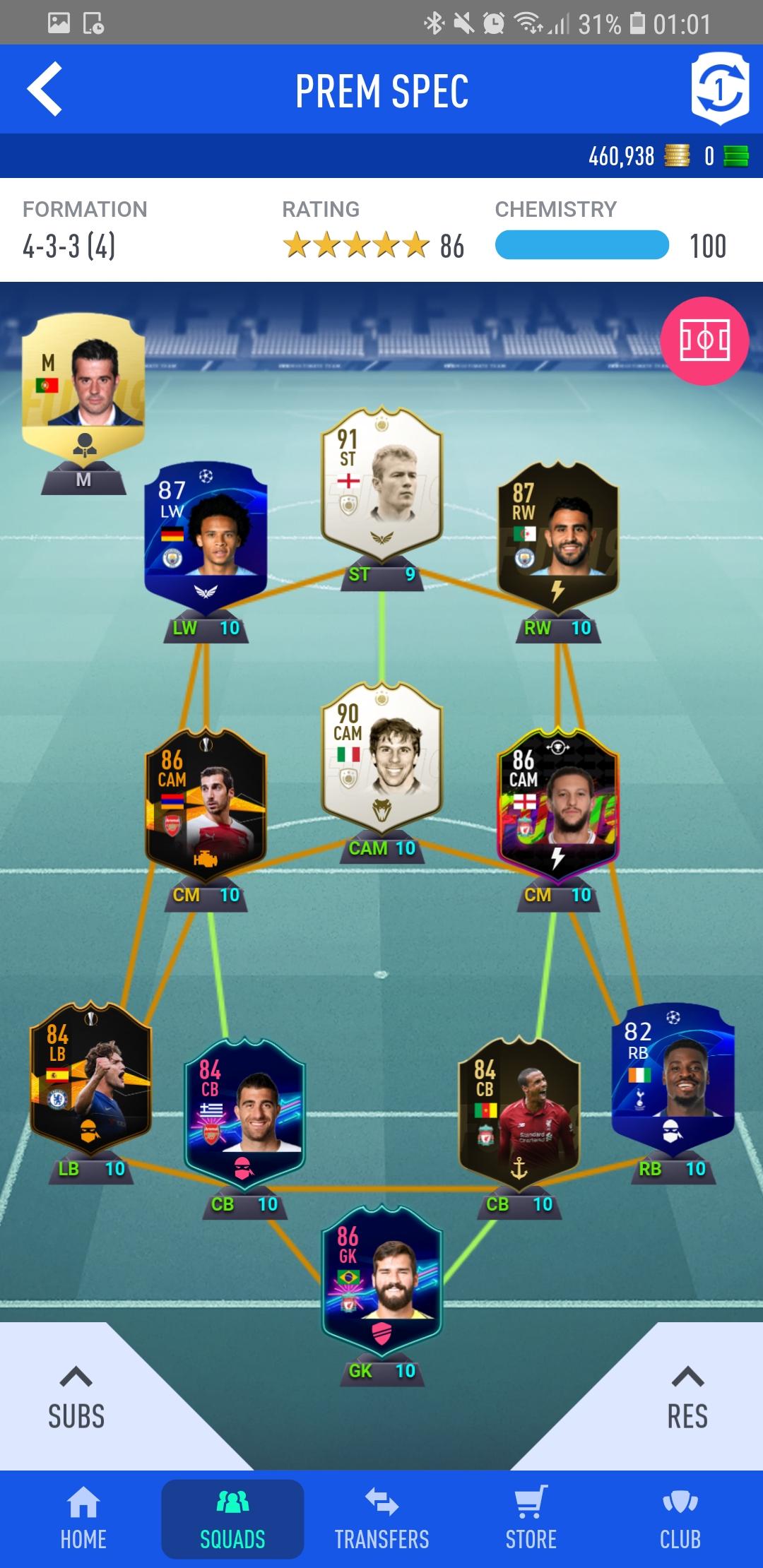Open the Transfers tab
Screen dimensions: 763x1568
pos(381,1519)
